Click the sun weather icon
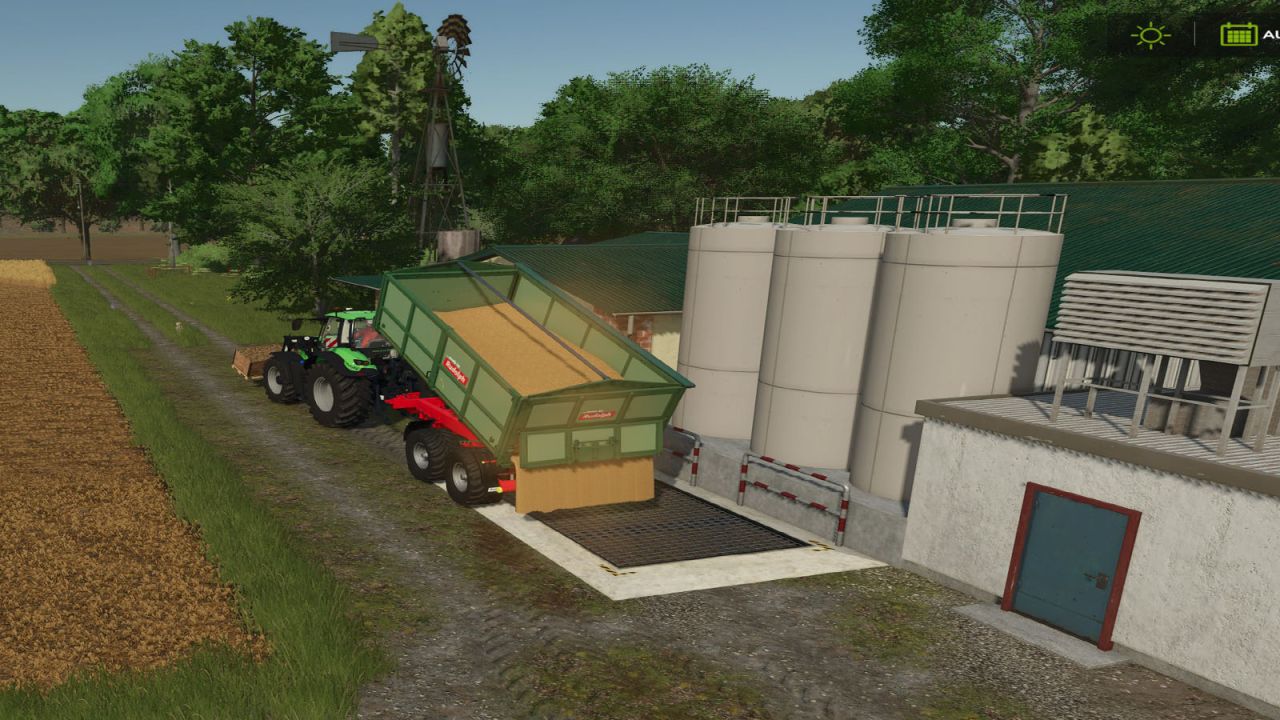1280x720 pixels. (x=1152, y=35)
